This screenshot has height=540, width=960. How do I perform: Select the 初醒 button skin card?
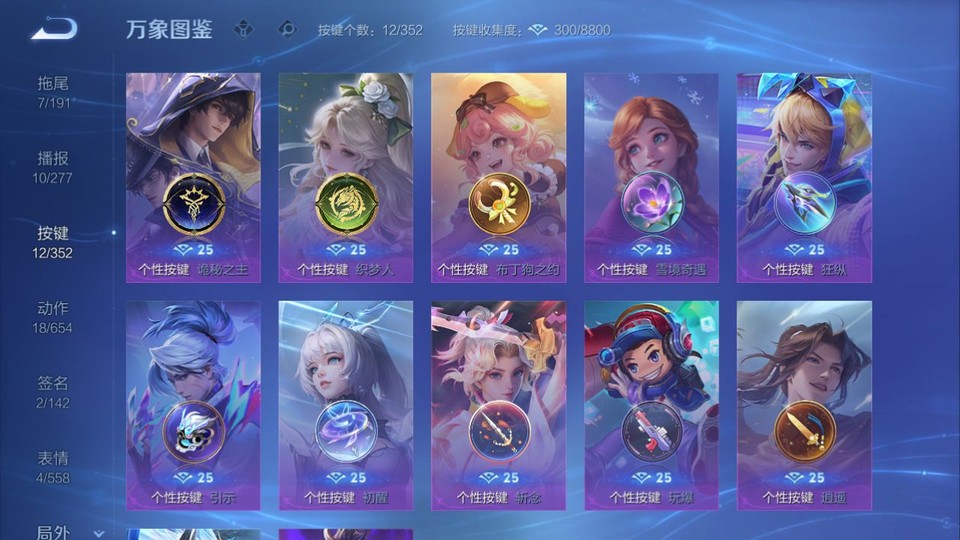click(346, 406)
